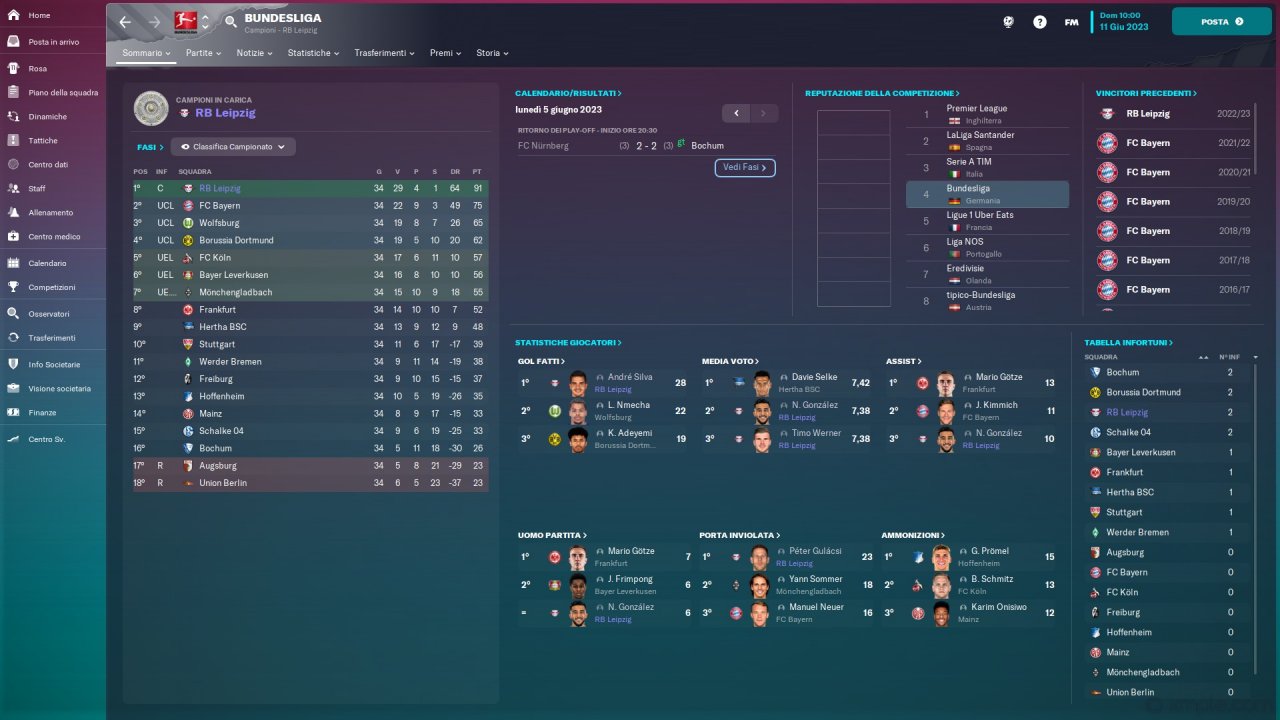Open the Tattiche sidebar section
The width and height of the screenshot is (1280, 720).
(x=43, y=141)
